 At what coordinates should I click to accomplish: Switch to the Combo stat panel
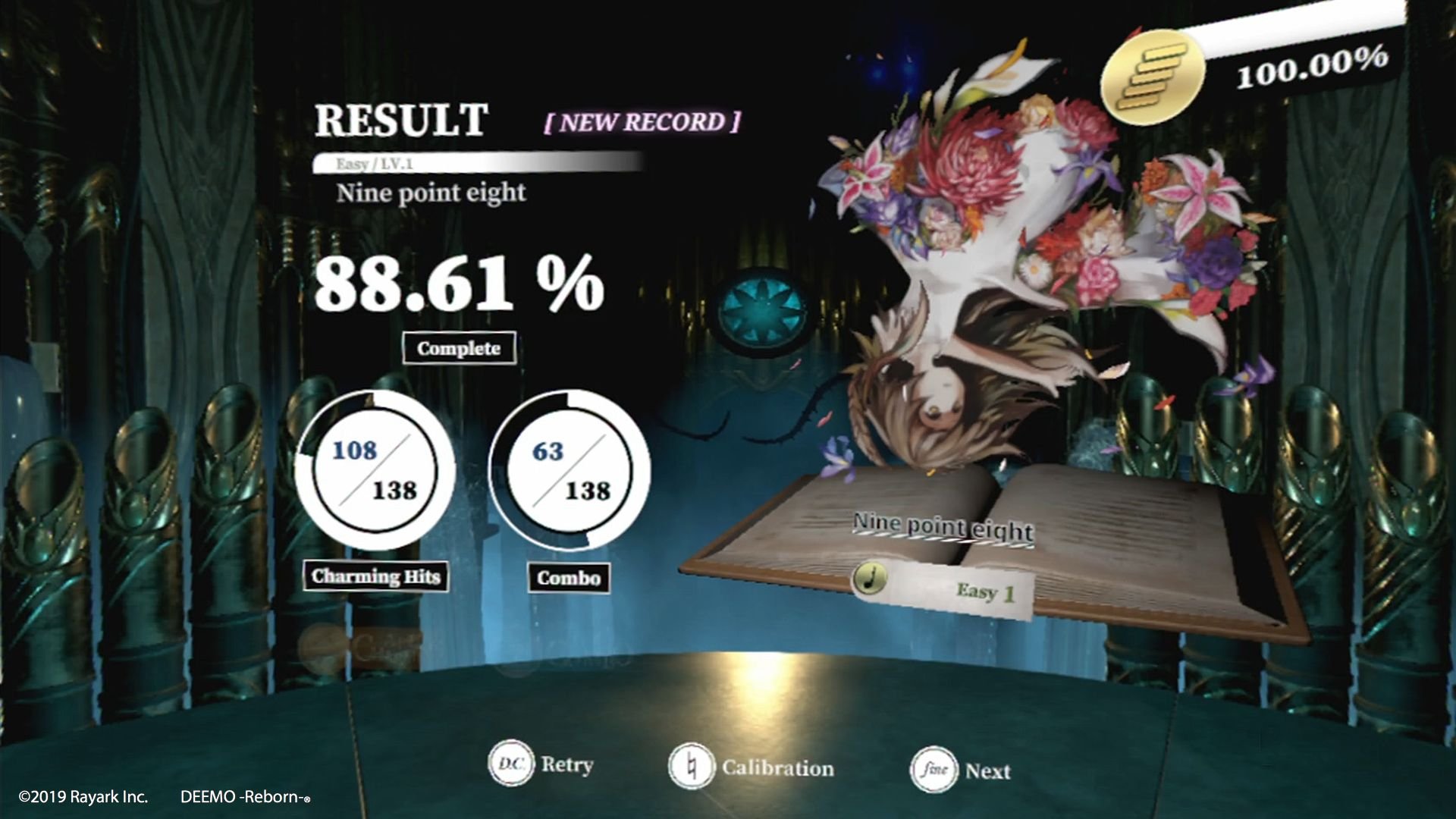pyautogui.click(x=570, y=580)
